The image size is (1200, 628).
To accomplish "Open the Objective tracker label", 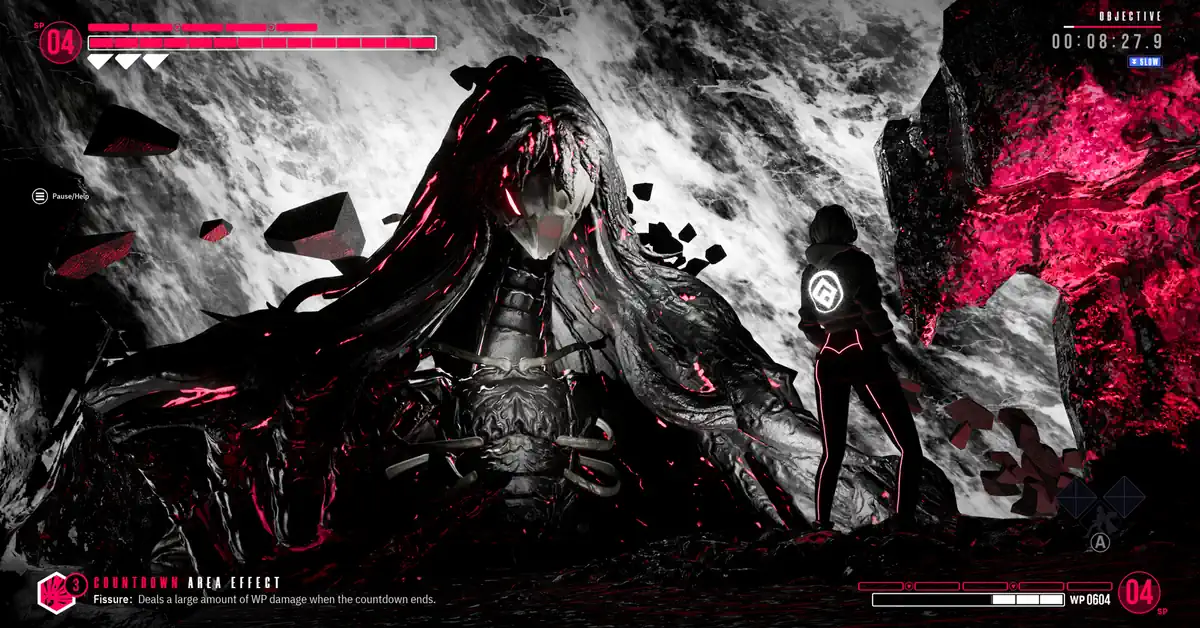I will coord(1129,16).
